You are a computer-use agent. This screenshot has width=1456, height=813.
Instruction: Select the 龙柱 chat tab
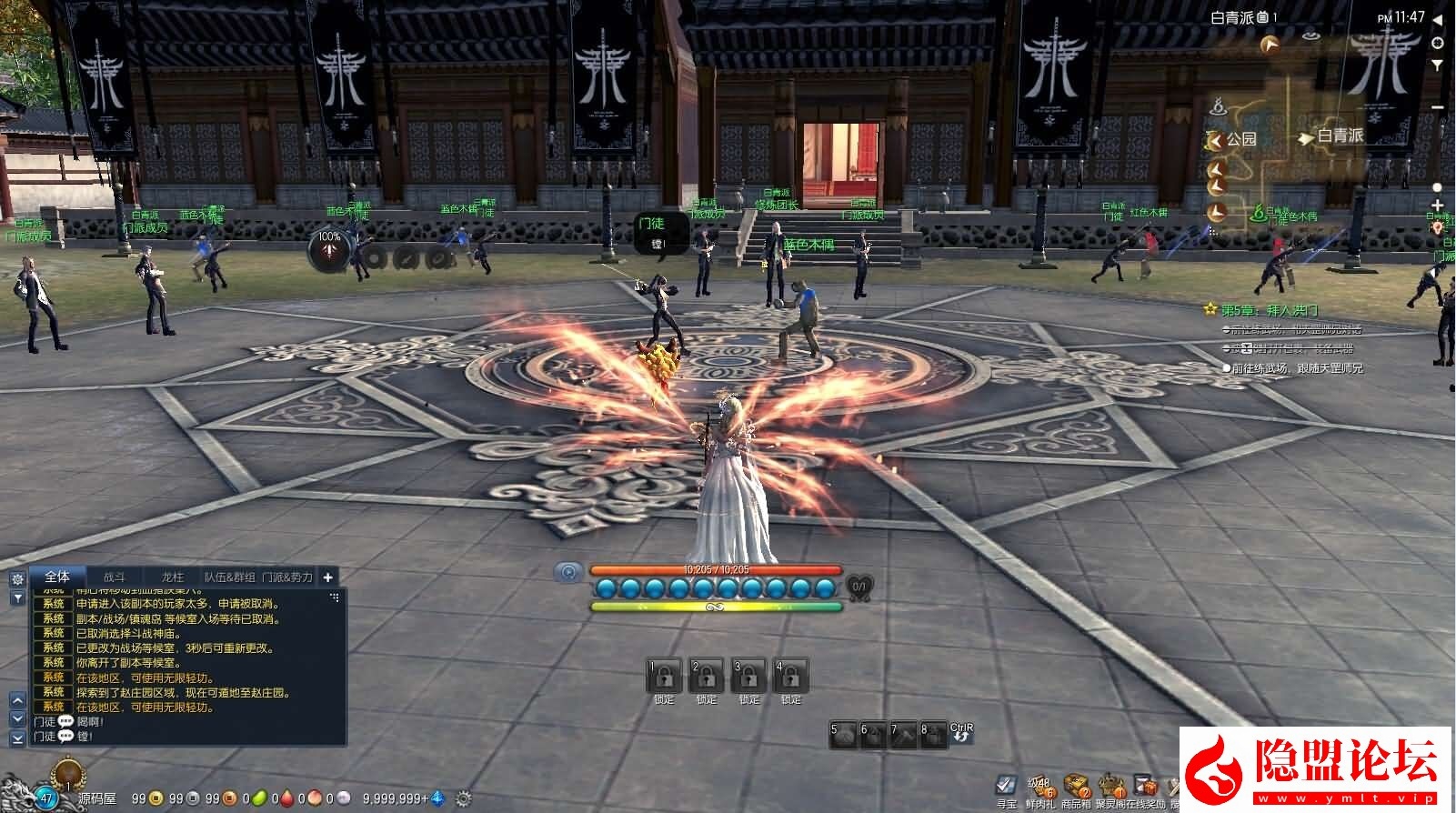click(x=172, y=577)
